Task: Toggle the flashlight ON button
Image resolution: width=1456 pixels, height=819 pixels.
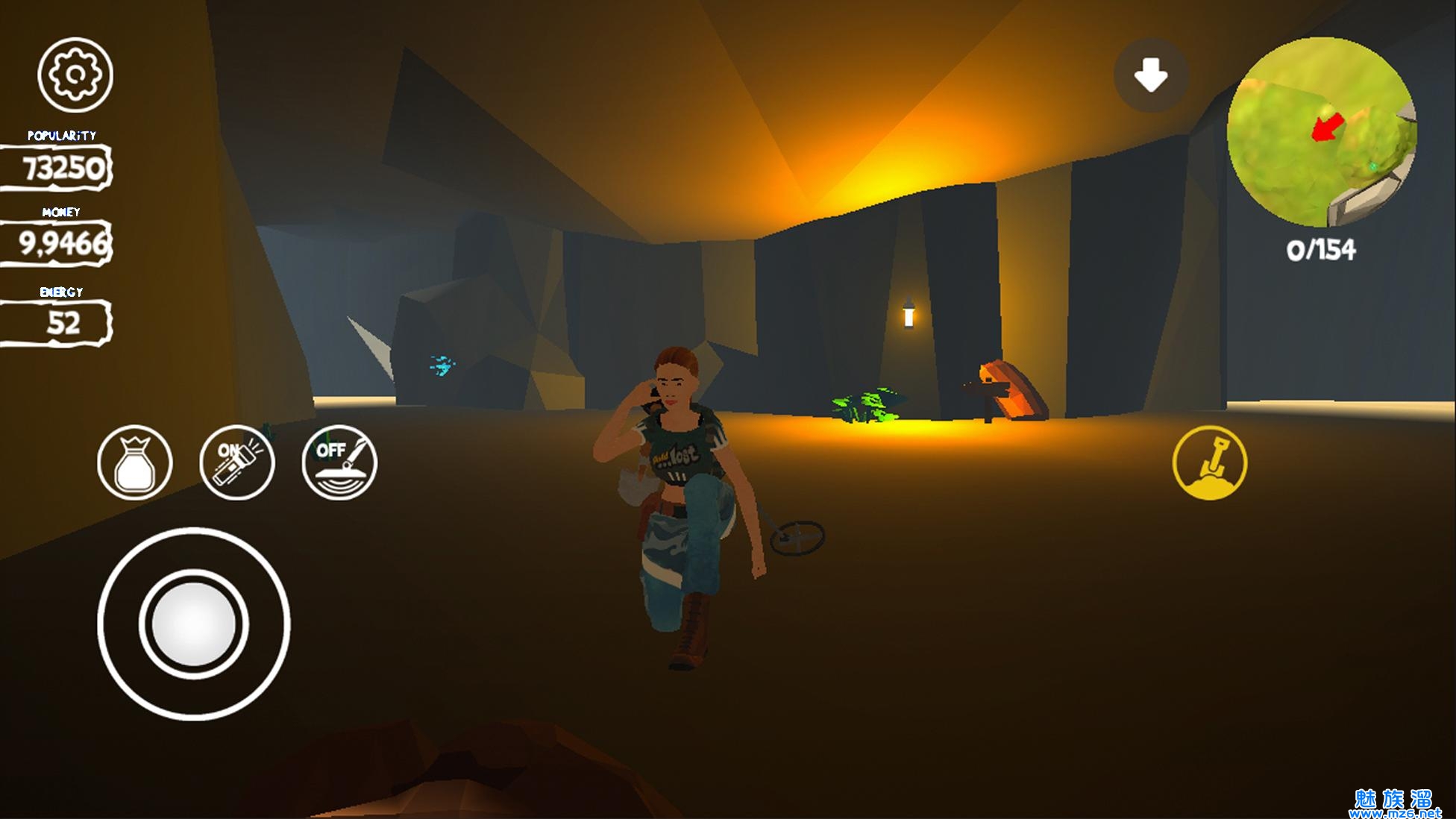Action: click(x=237, y=462)
